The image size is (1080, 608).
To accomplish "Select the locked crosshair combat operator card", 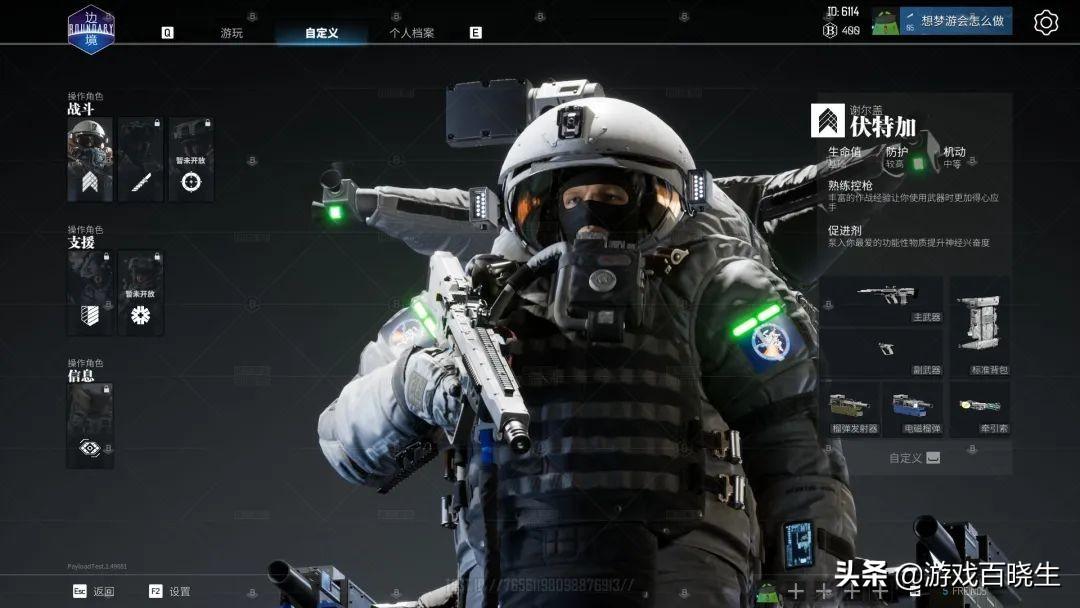I will click(x=191, y=159).
